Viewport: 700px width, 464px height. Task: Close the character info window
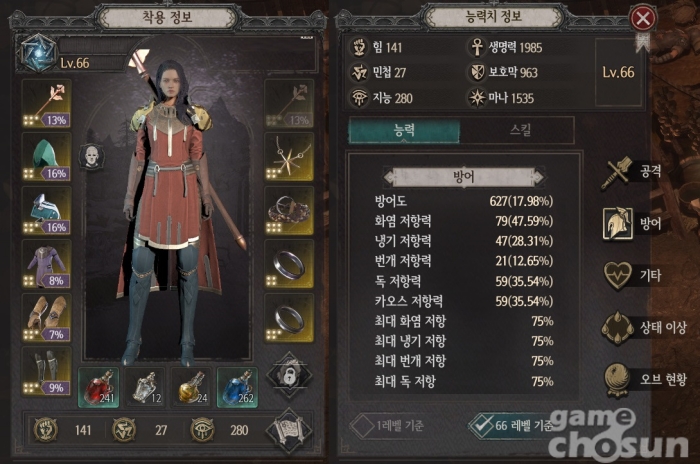pyautogui.click(x=644, y=18)
